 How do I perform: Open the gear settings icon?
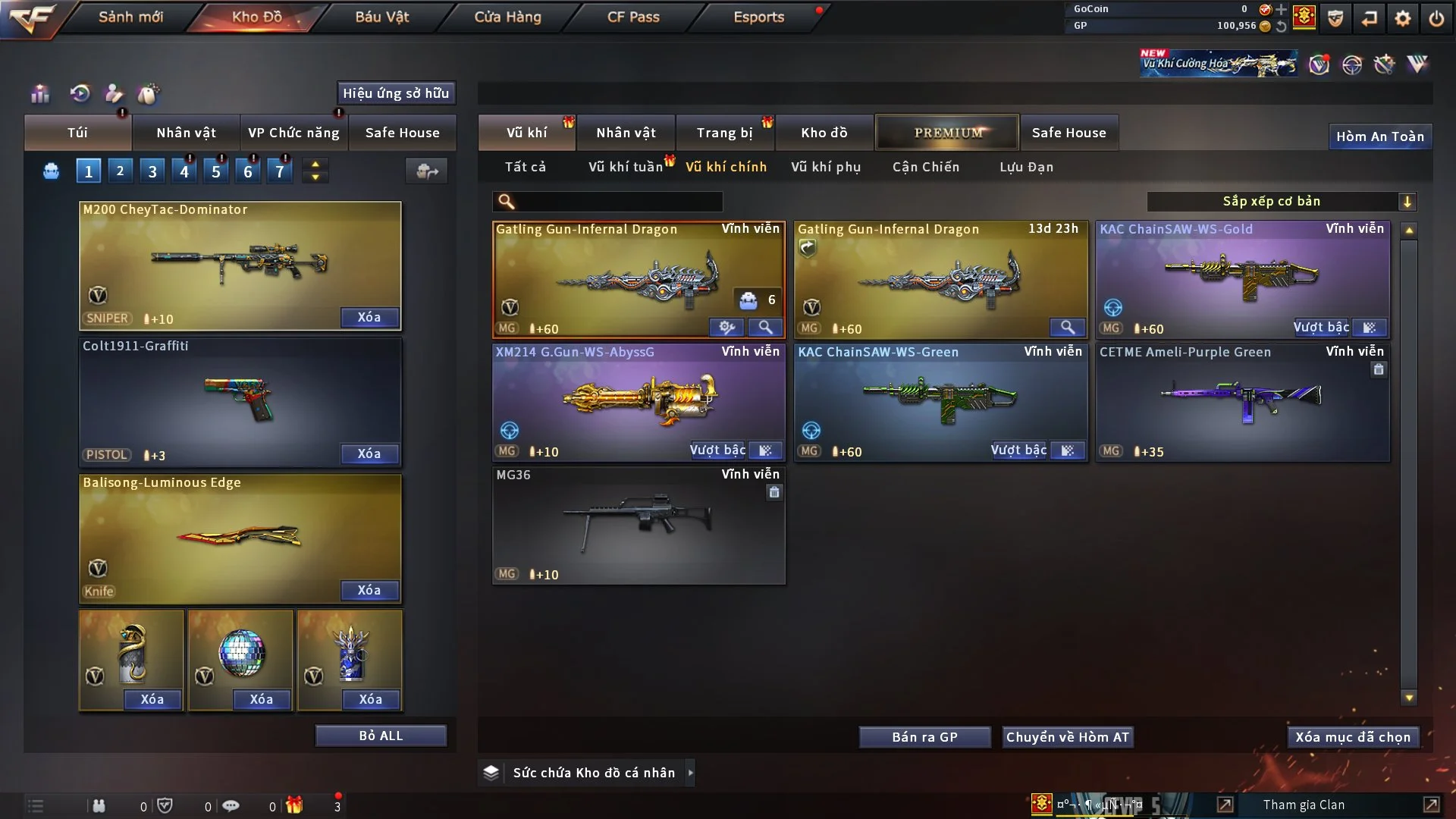(x=1403, y=18)
